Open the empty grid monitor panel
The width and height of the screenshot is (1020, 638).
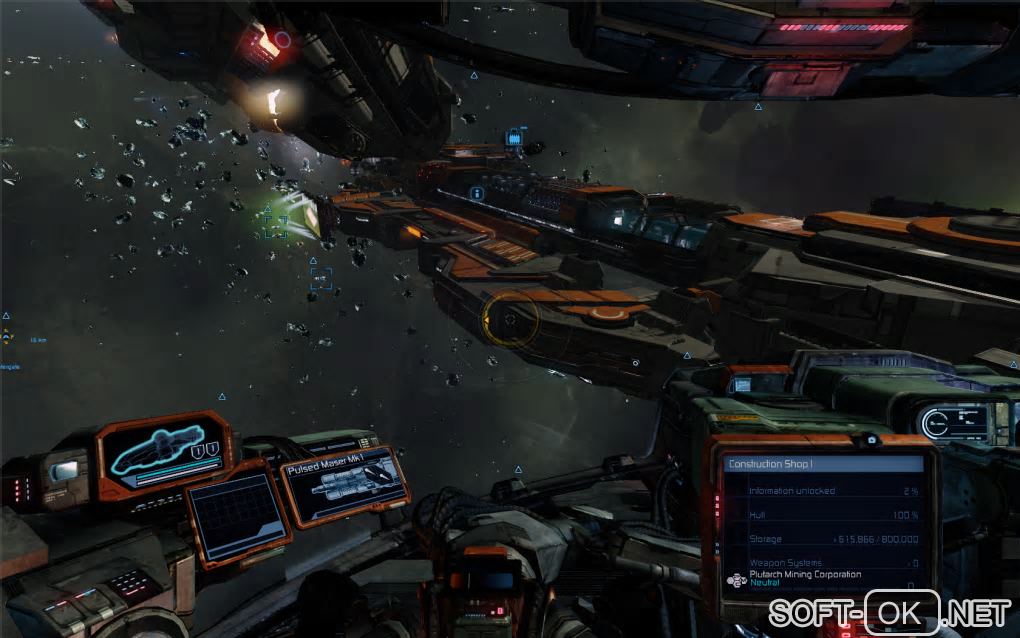click(238, 516)
